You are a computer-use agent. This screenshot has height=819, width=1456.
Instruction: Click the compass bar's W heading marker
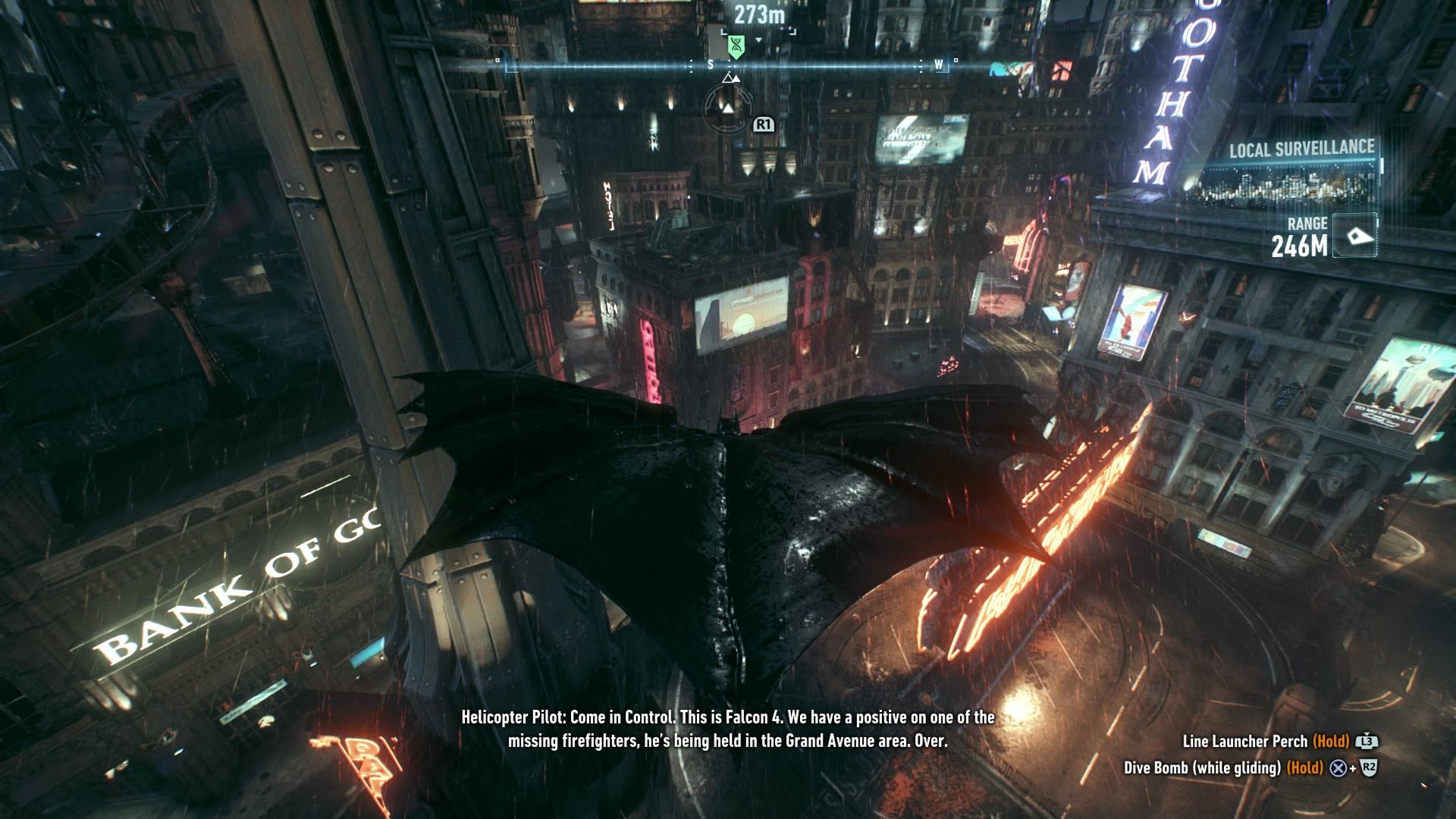pyautogui.click(x=939, y=65)
